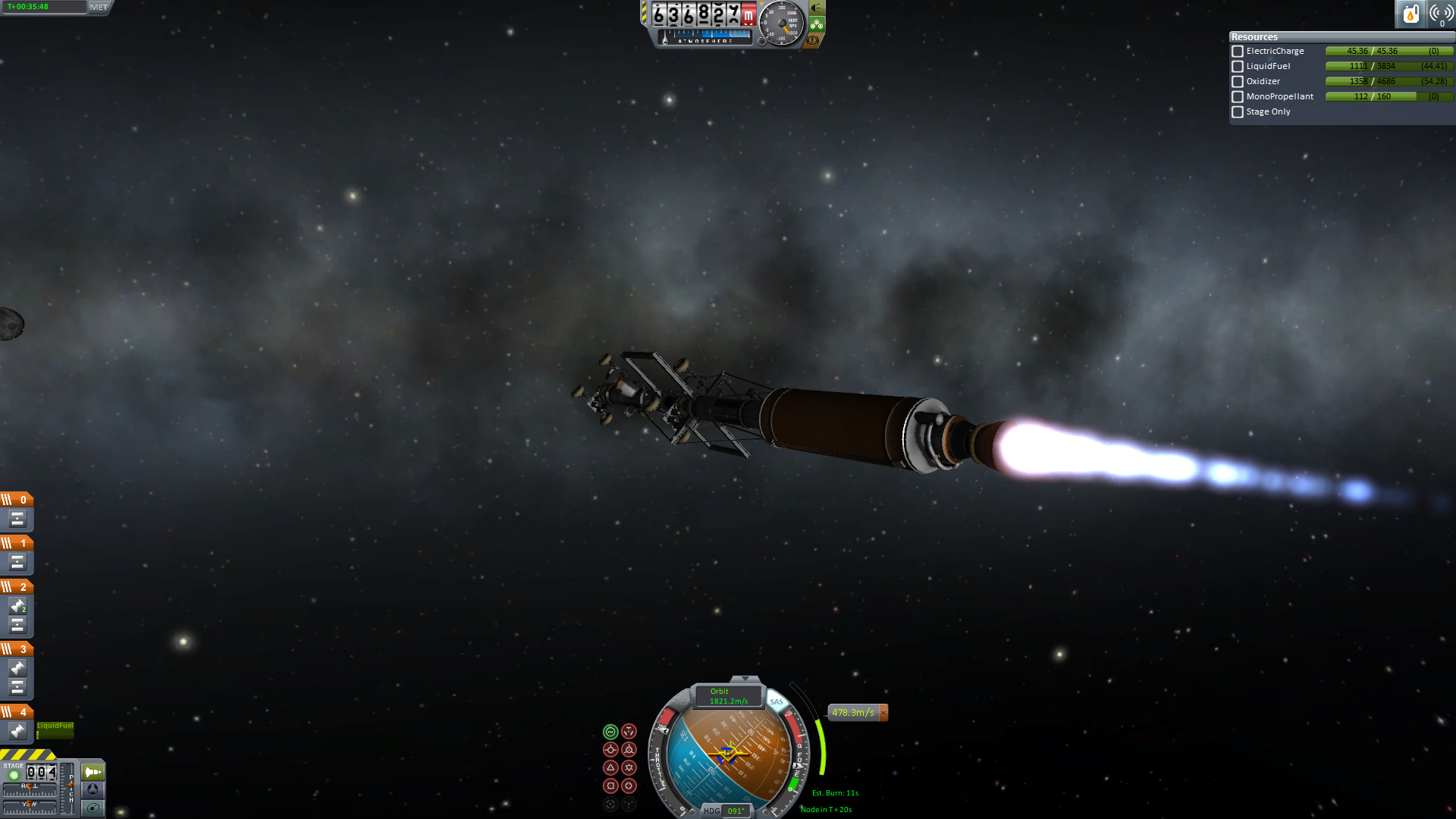Open the resources fuel panel button

coord(1410,14)
